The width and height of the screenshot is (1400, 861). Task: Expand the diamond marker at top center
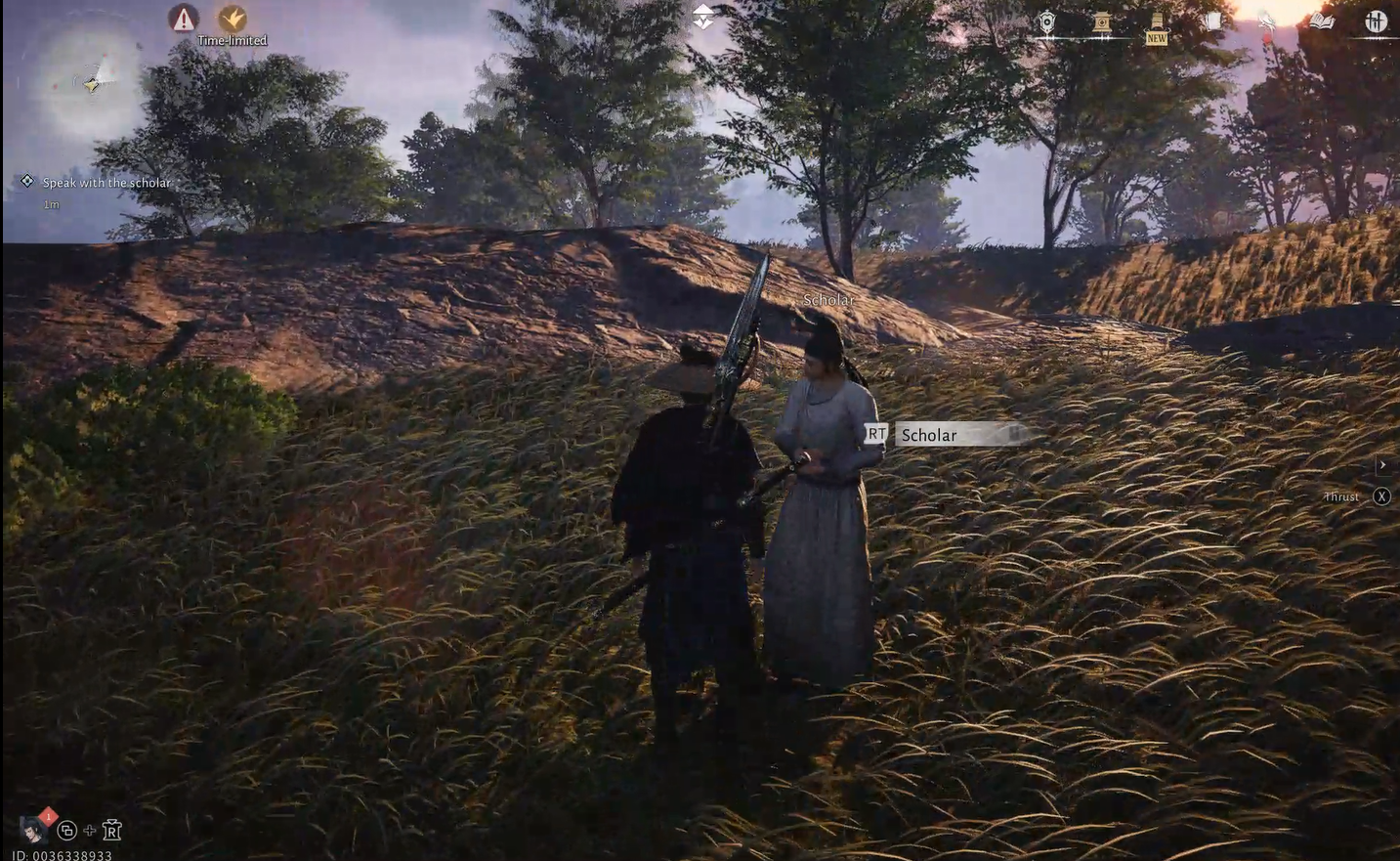coord(704,15)
